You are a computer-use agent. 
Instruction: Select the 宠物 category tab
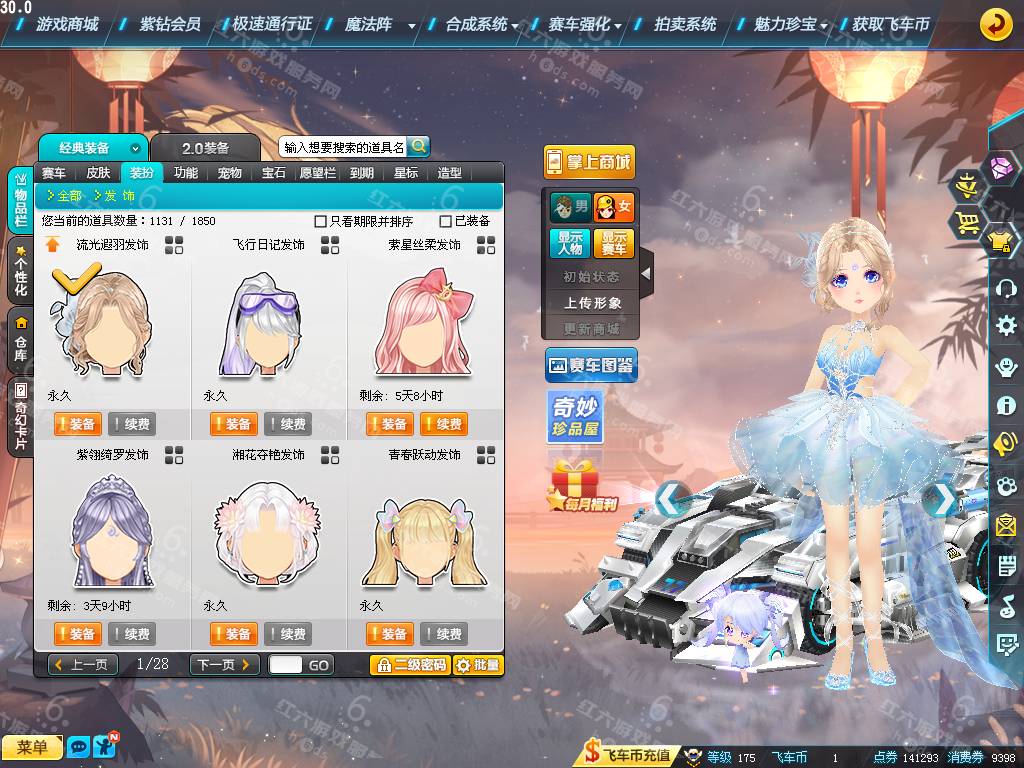click(230, 173)
